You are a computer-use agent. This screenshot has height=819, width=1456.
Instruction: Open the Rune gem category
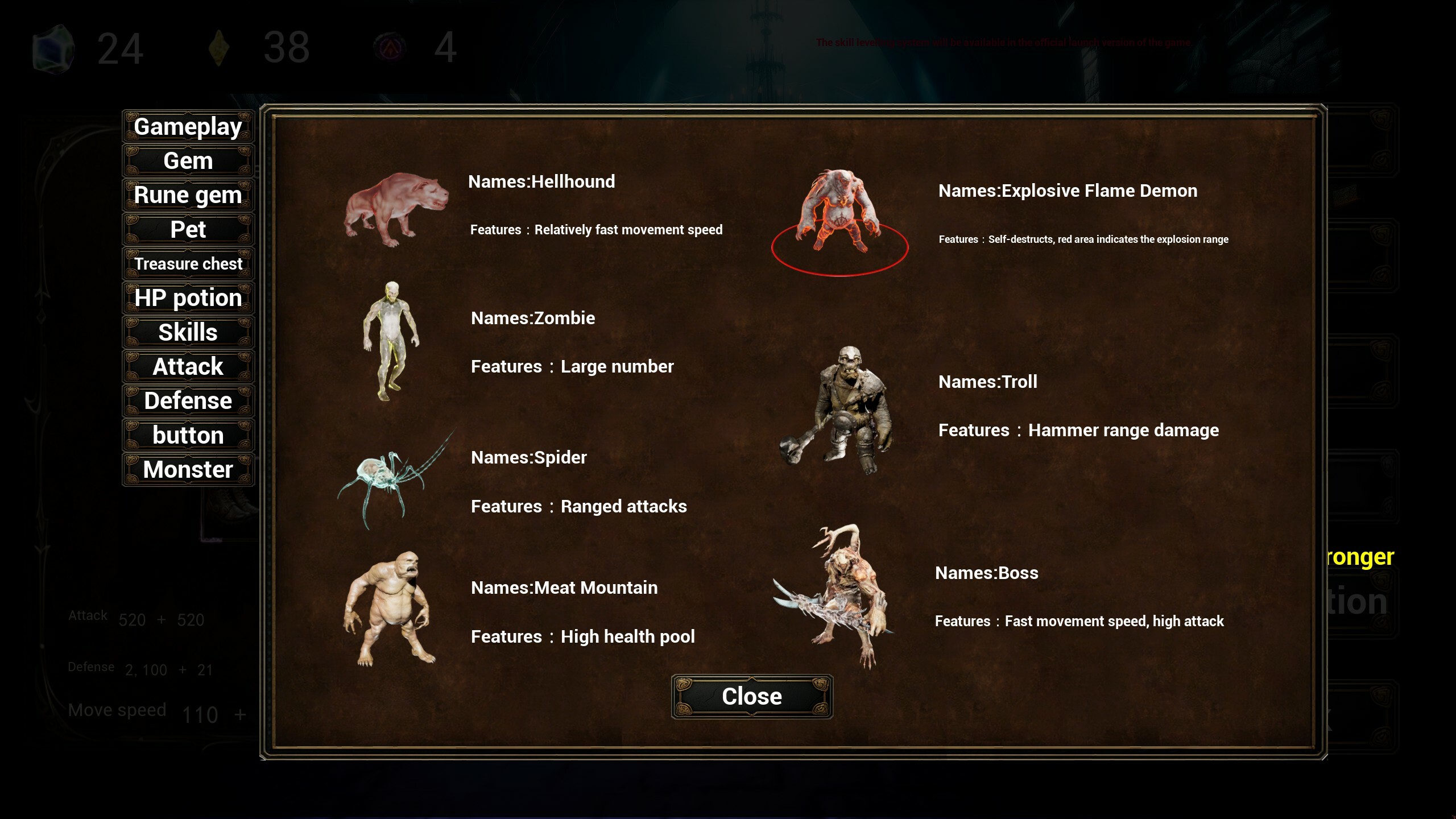188,195
